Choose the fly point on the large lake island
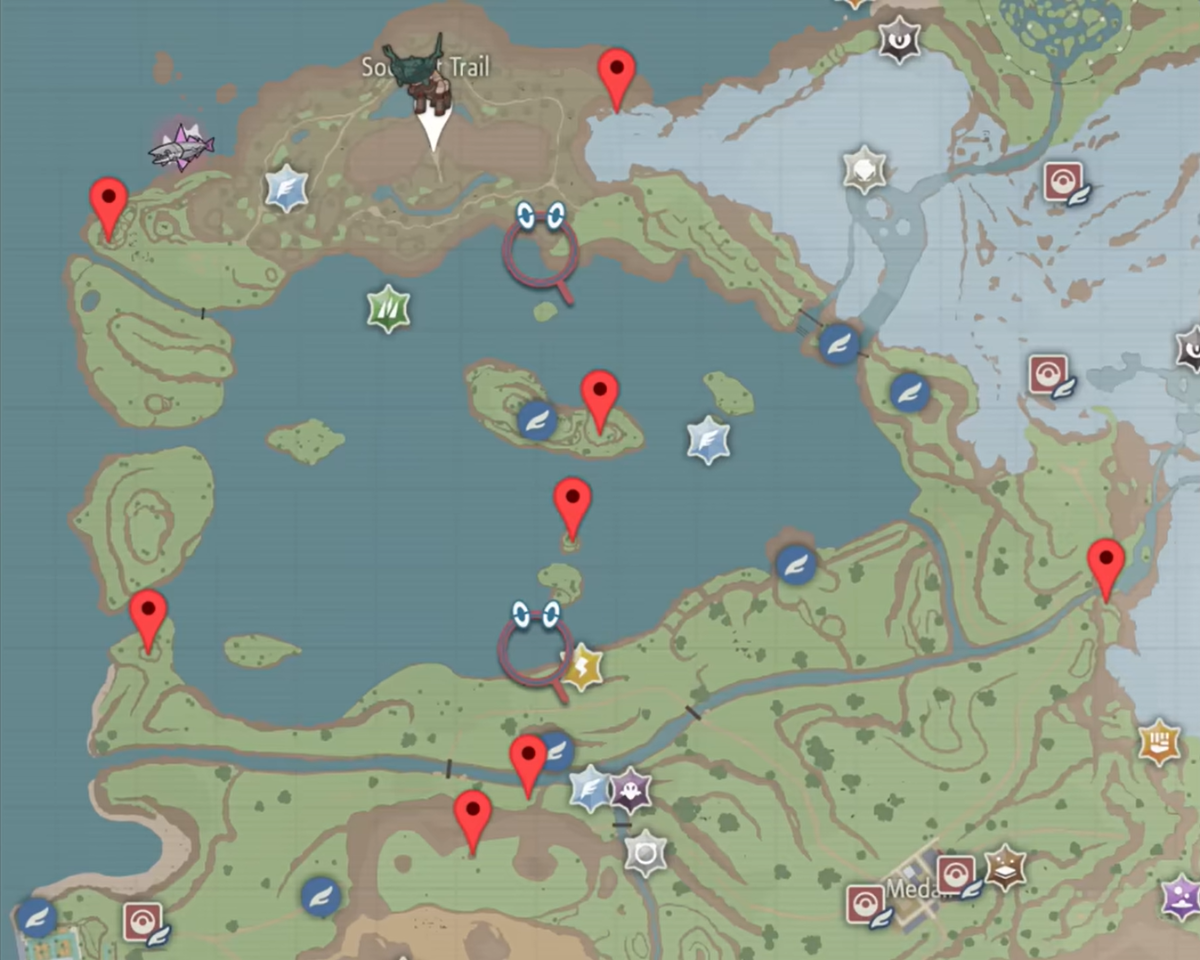Viewport: 1200px width, 960px height. 538,420
